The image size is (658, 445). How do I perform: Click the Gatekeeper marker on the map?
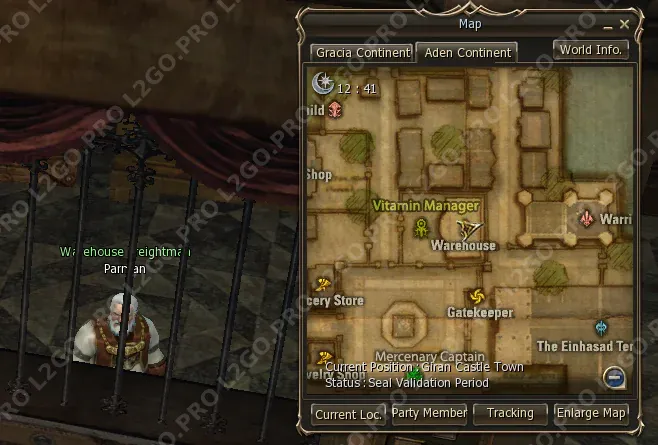pyautogui.click(x=477, y=297)
